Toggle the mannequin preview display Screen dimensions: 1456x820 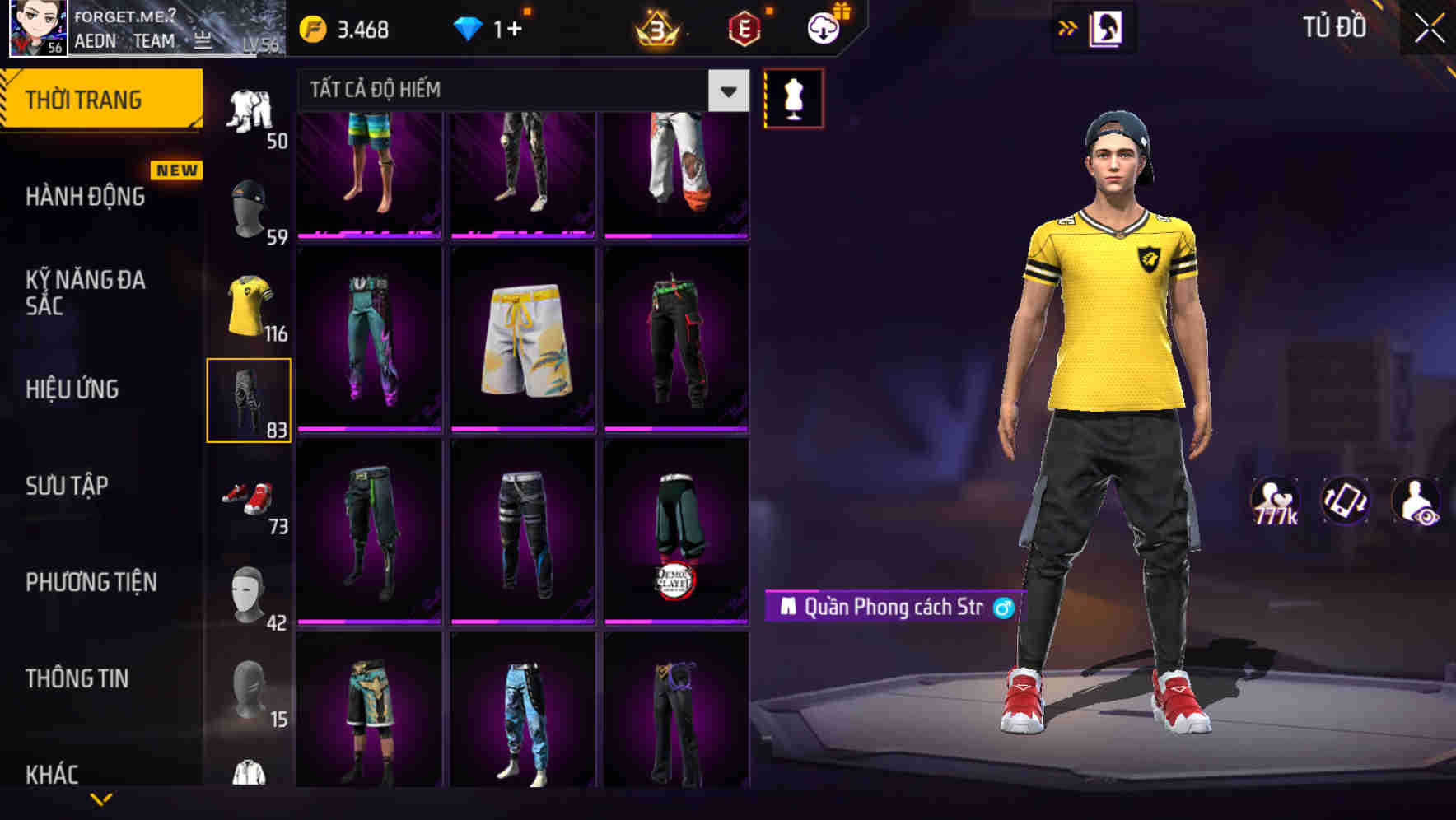(x=793, y=97)
